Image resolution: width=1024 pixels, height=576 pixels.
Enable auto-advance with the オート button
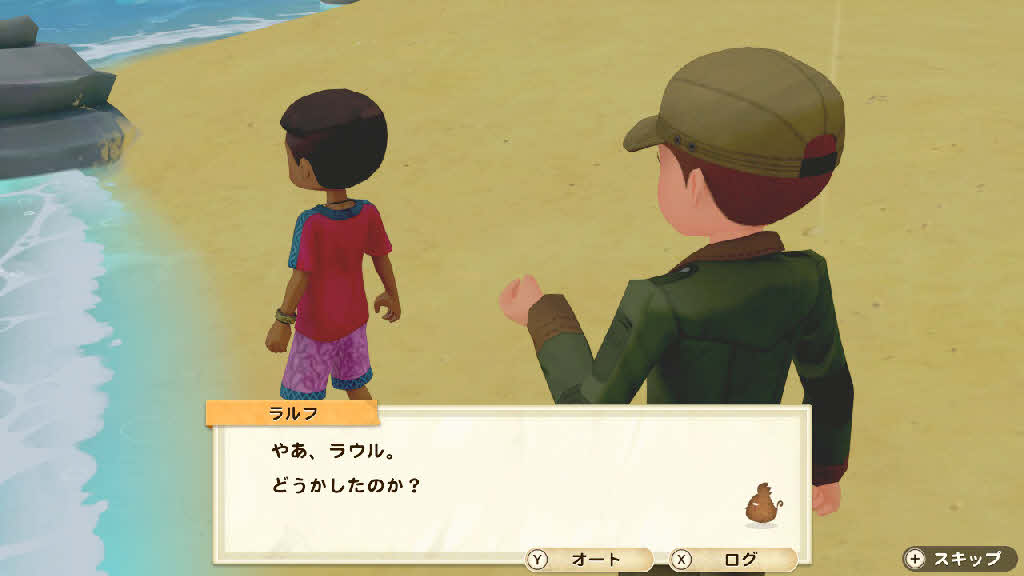coord(589,560)
